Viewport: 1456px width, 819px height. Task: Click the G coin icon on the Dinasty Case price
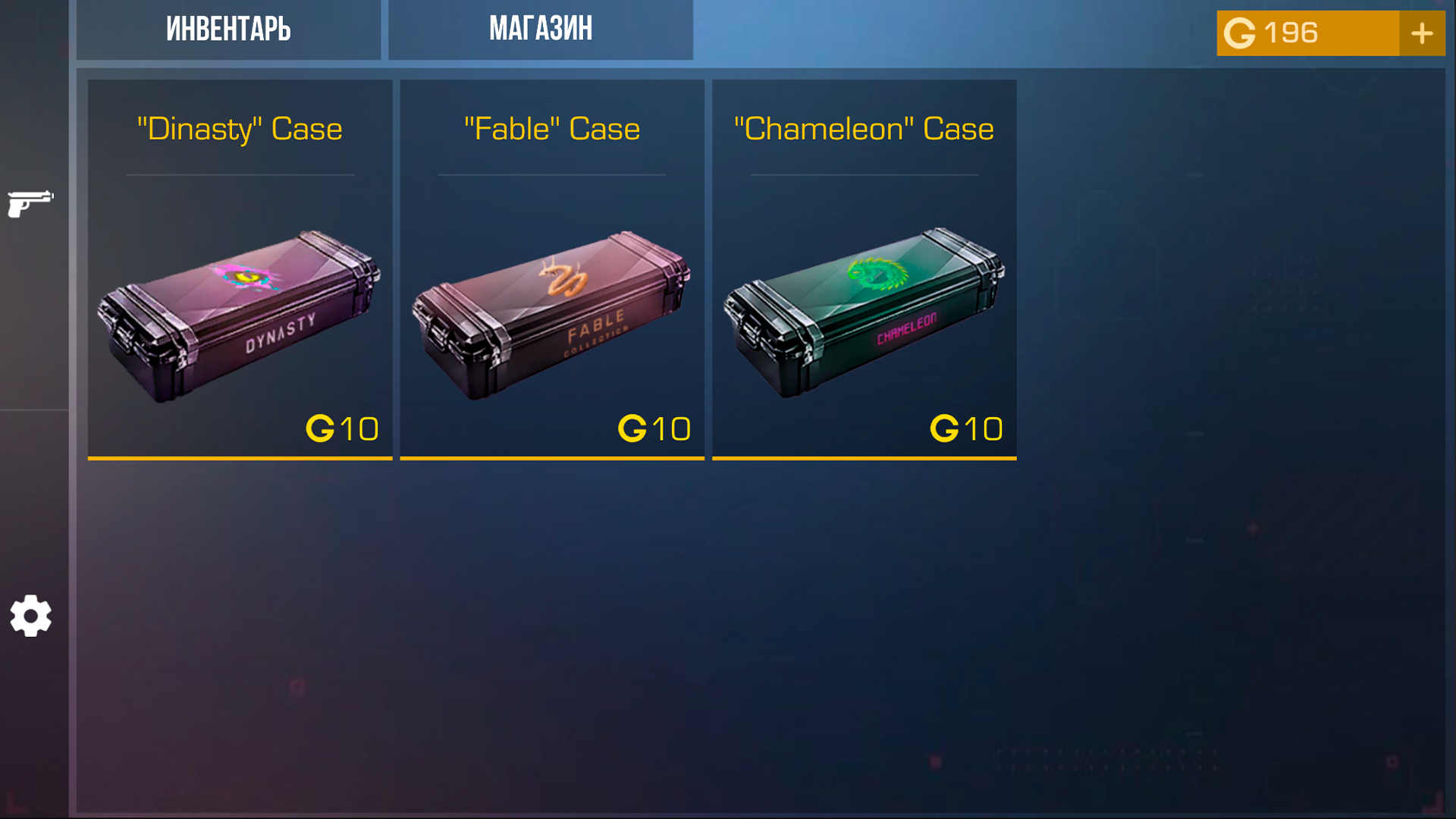tap(322, 428)
